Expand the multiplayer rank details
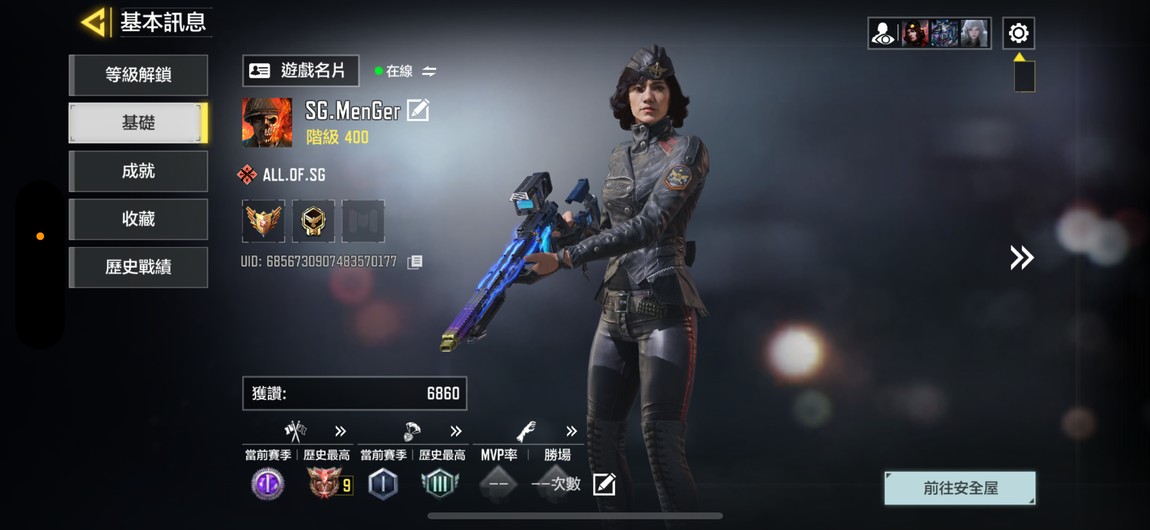 [x=340, y=431]
